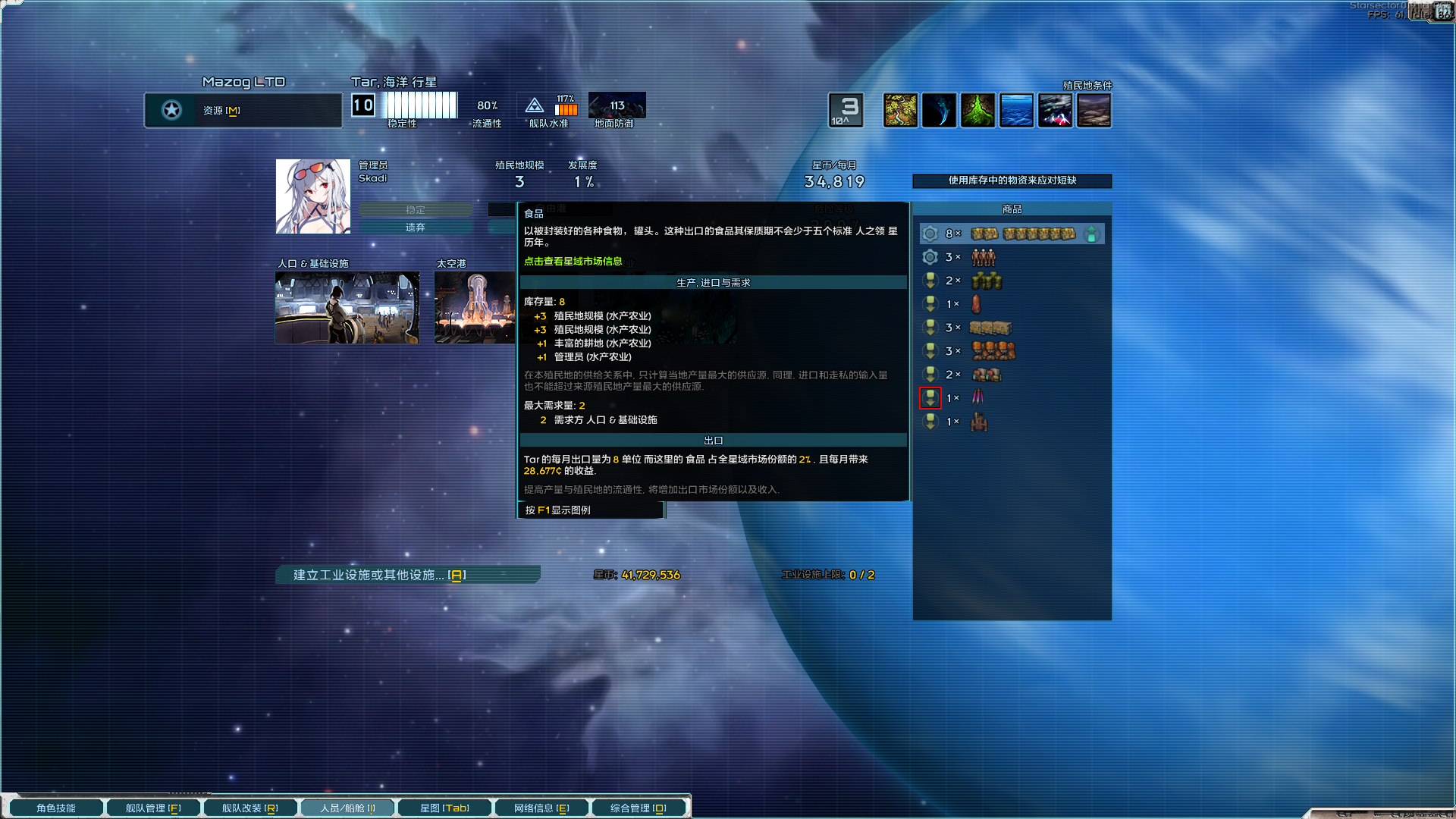
Task: Open the 点击查看星域市场信息 link
Action: click(x=573, y=261)
